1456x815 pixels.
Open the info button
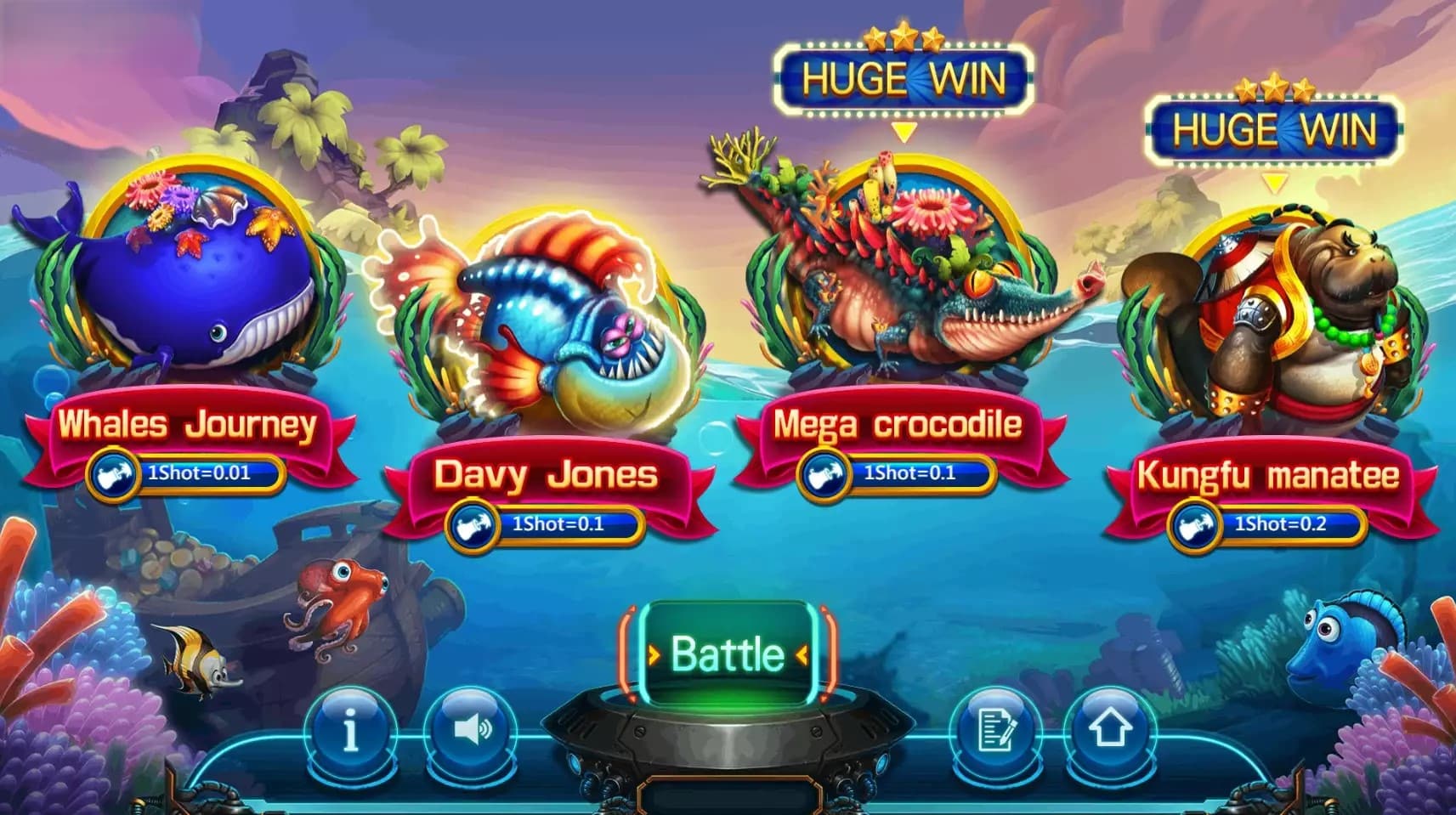[350, 730]
